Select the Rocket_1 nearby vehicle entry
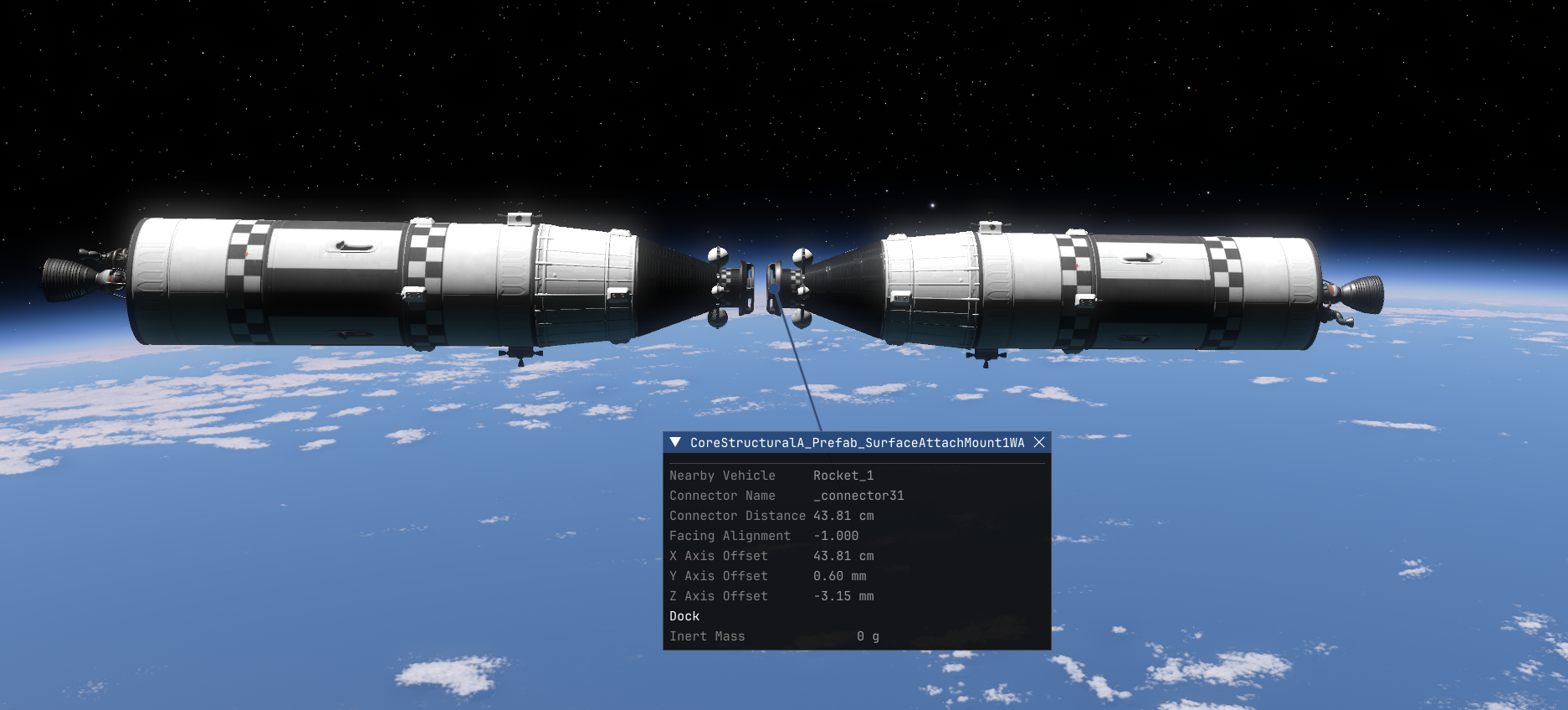 pos(844,476)
